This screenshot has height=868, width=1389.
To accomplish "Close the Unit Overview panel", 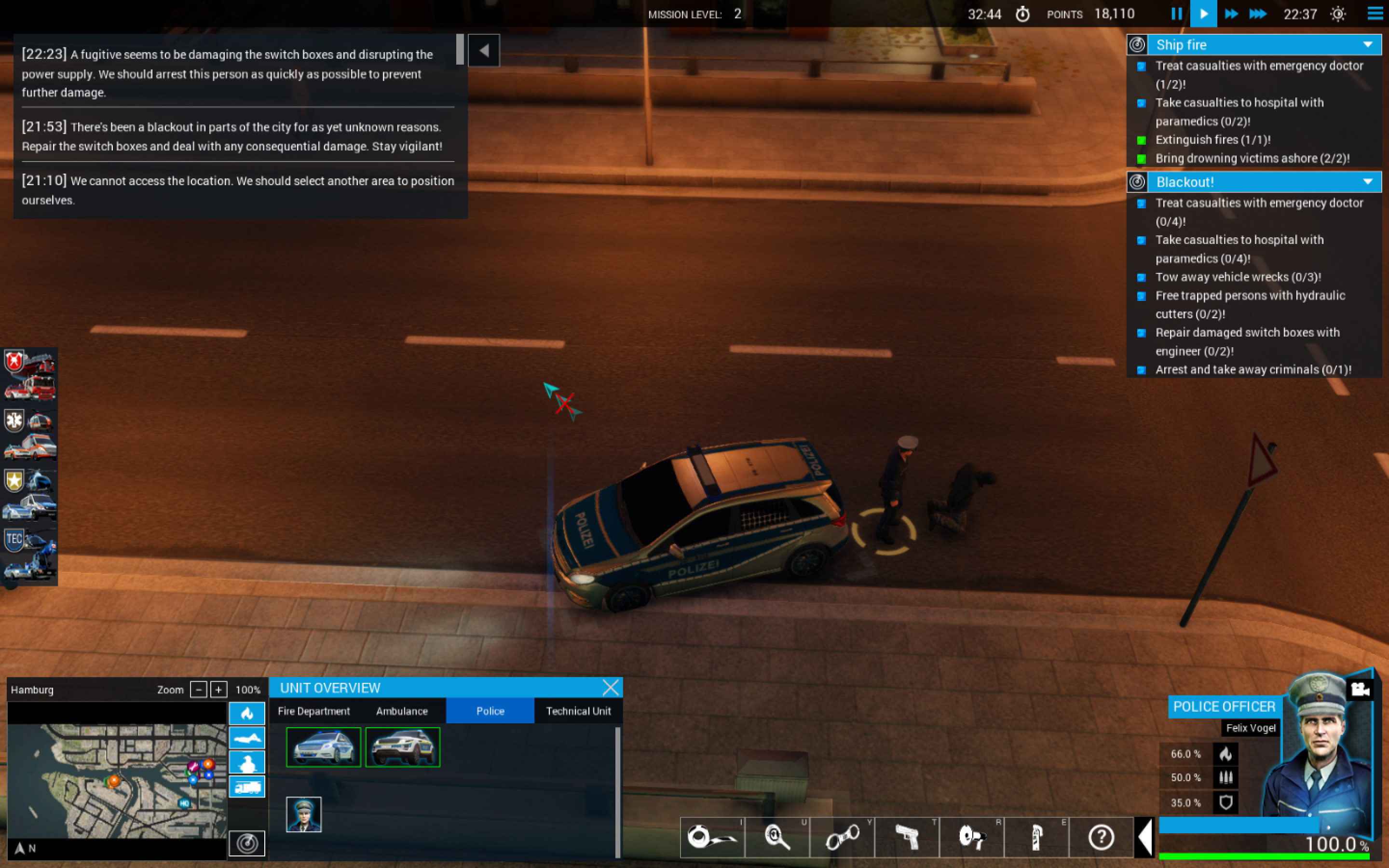I will tap(611, 687).
